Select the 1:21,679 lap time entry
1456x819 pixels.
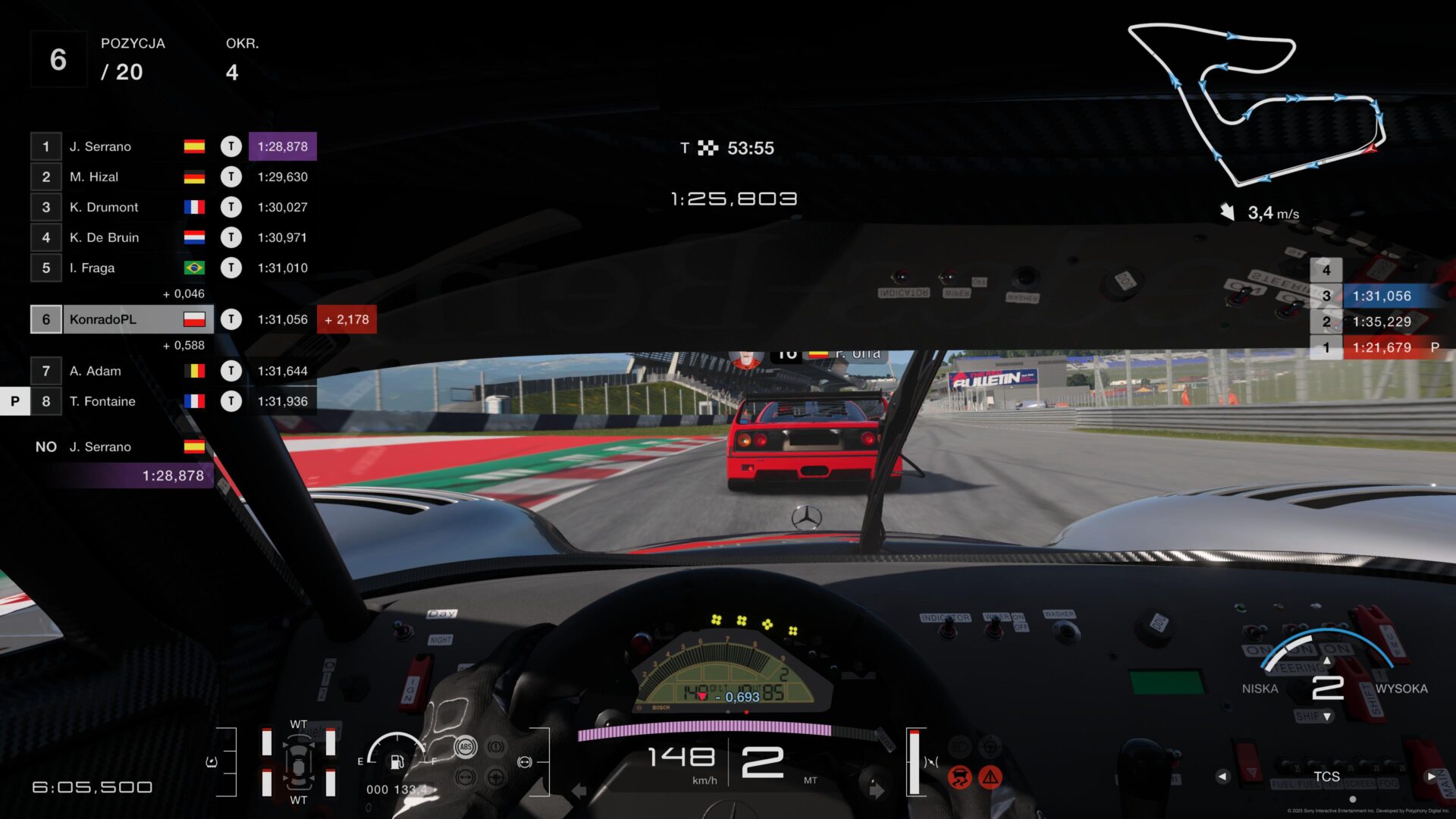pos(1382,347)
